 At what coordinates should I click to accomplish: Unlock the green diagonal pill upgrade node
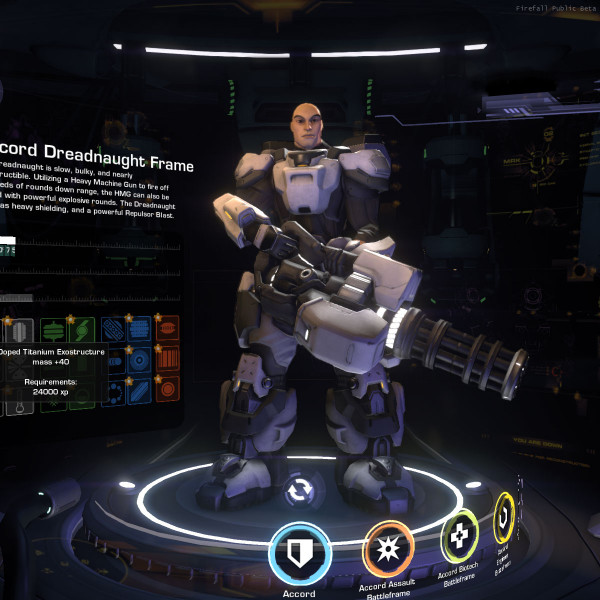tap(82, 329)
